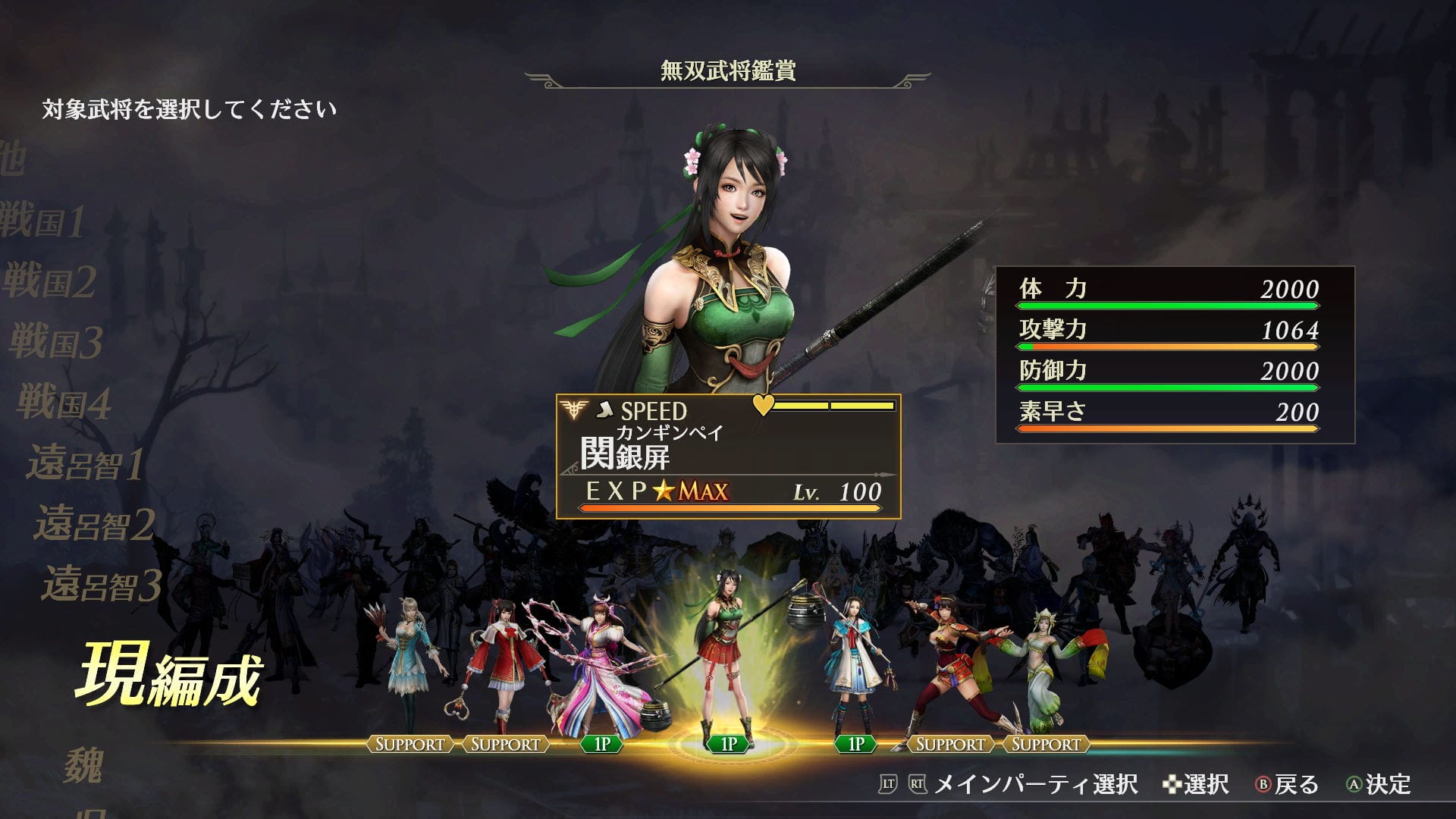Select the support officer in the light blue dress
Image resolution: width=1456 pixels, height=819 pixels.
[411, 660]
